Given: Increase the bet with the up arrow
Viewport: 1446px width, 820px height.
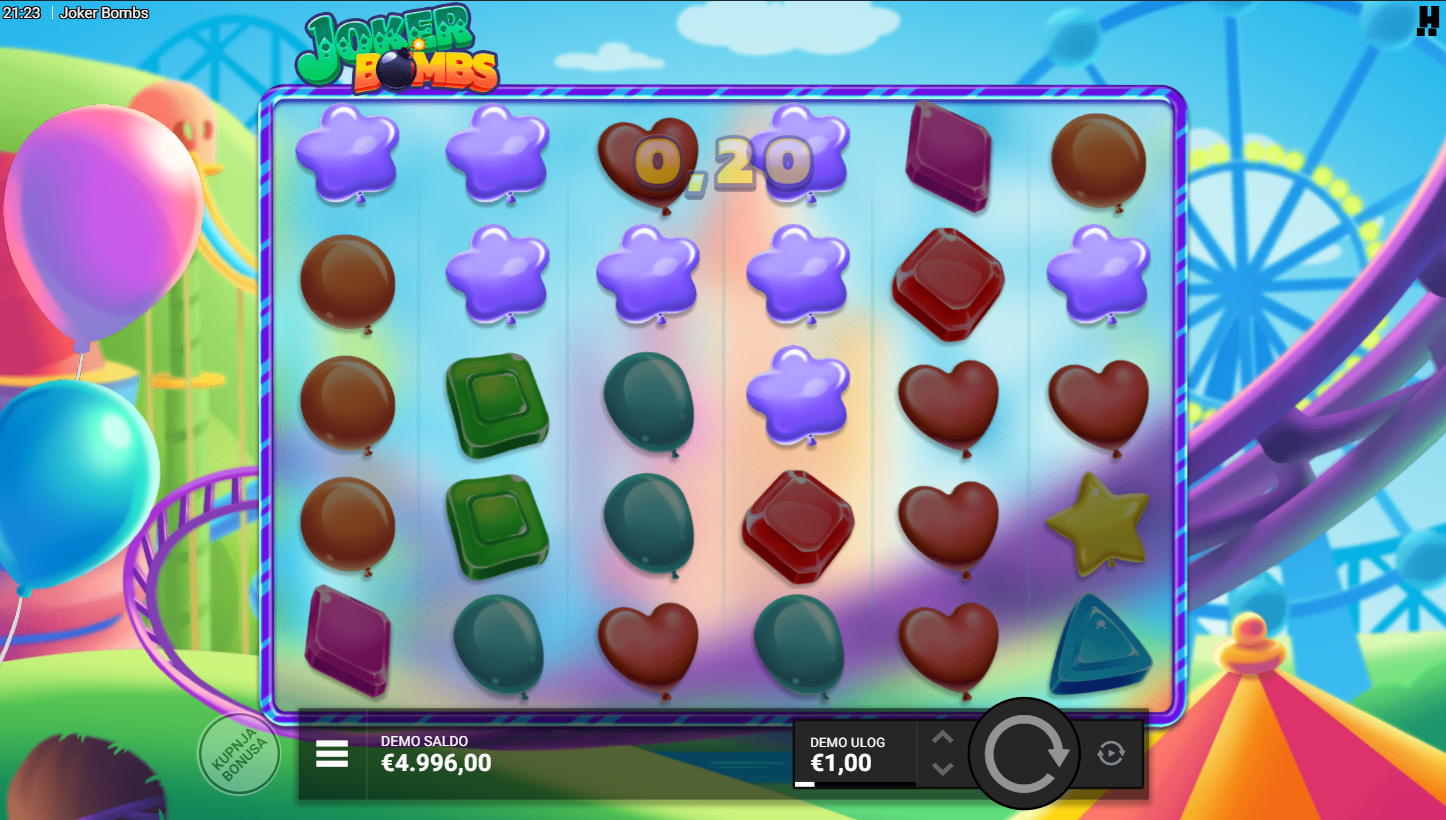Looking at the screenshot, I should point(943,738).
